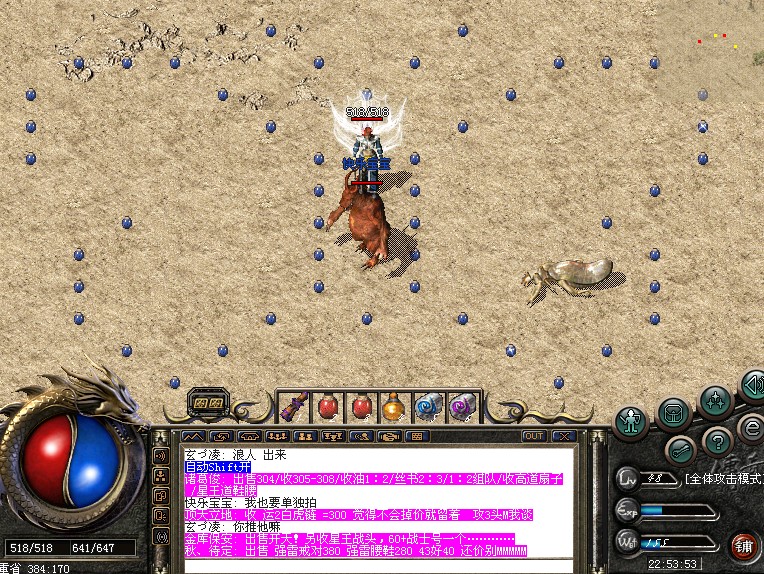Image resolution: width=764 pixels, height=574 pixels.
Task: Click the radio-wave chat channel button
Action: point(160,536)
